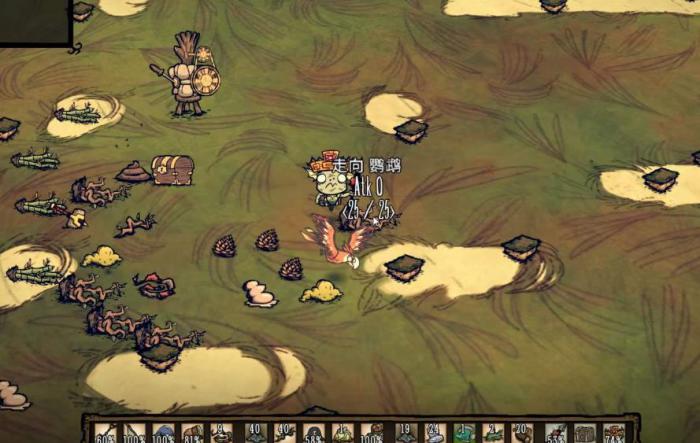The image size is (700, 443).
Task: Select the item slot at 58% durability
Action: [x=312, y=433]
